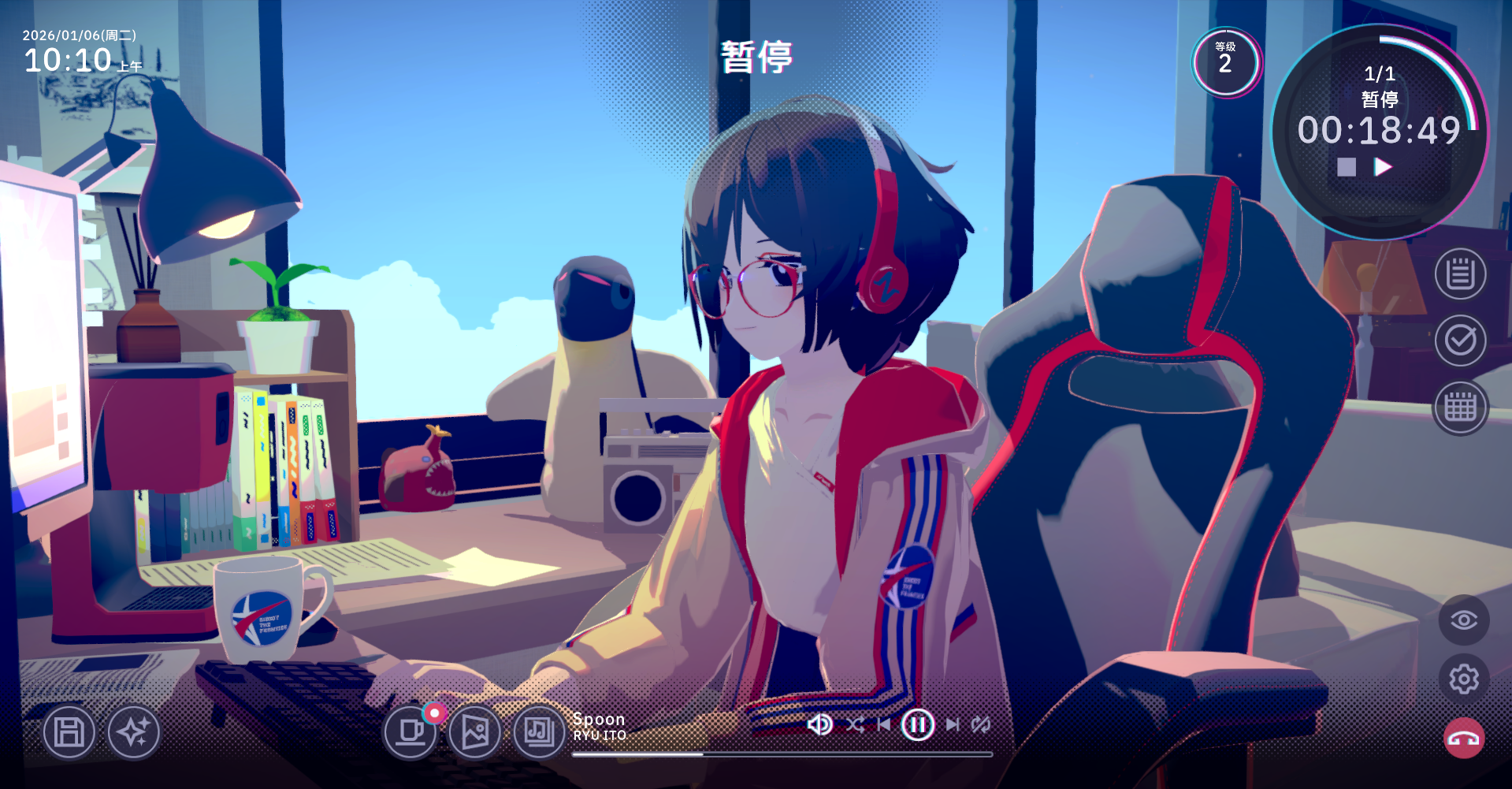The image size is (1512, 789).
Task: Stop the focus timer with square button
Action: pyautogui.click(x=1346, y=166)
